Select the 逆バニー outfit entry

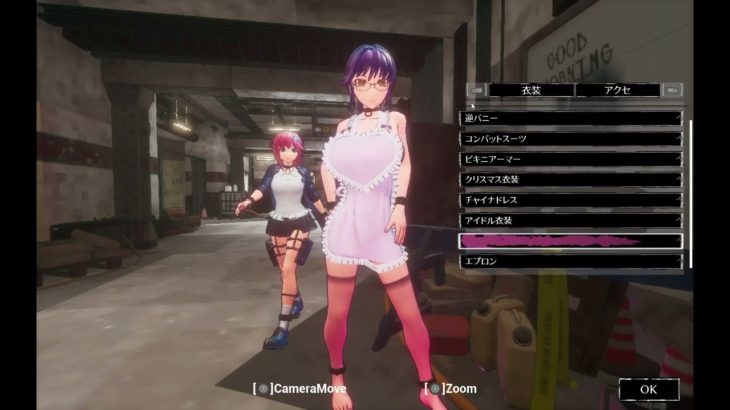click(x=570, y=118)
